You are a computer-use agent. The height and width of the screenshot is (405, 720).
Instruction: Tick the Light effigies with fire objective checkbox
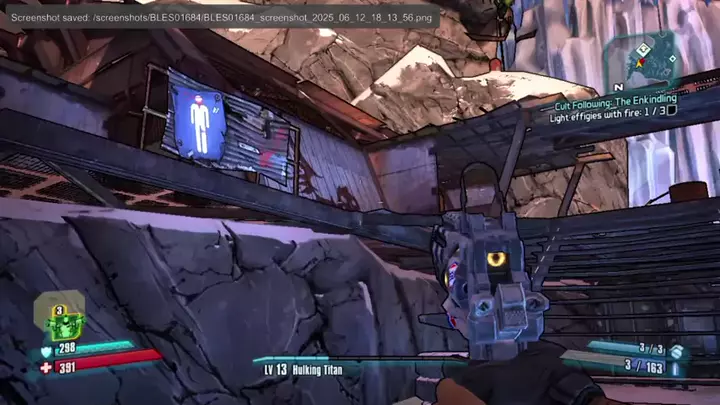click(672, 111)
